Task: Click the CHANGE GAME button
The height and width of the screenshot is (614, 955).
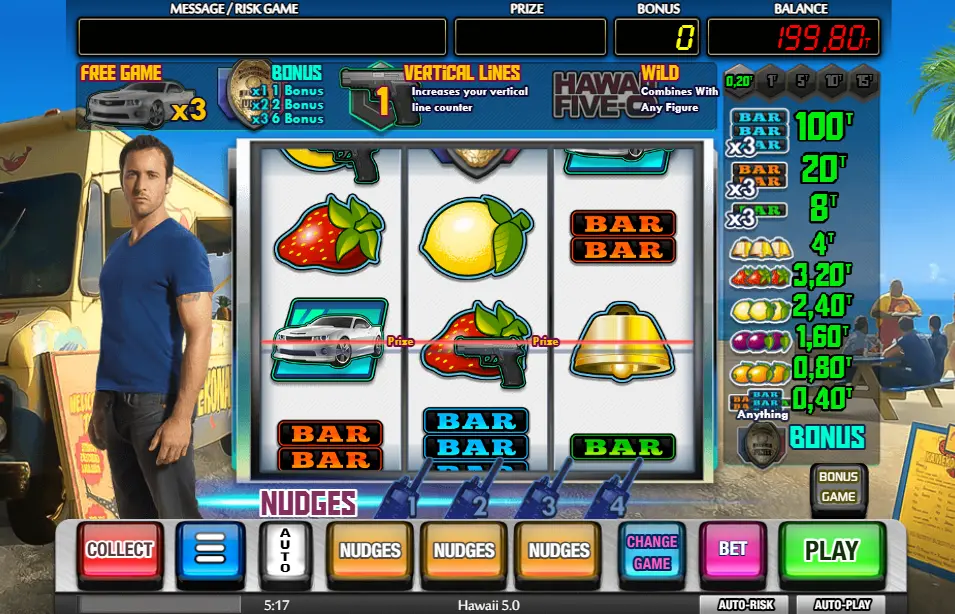Action: 652,550
